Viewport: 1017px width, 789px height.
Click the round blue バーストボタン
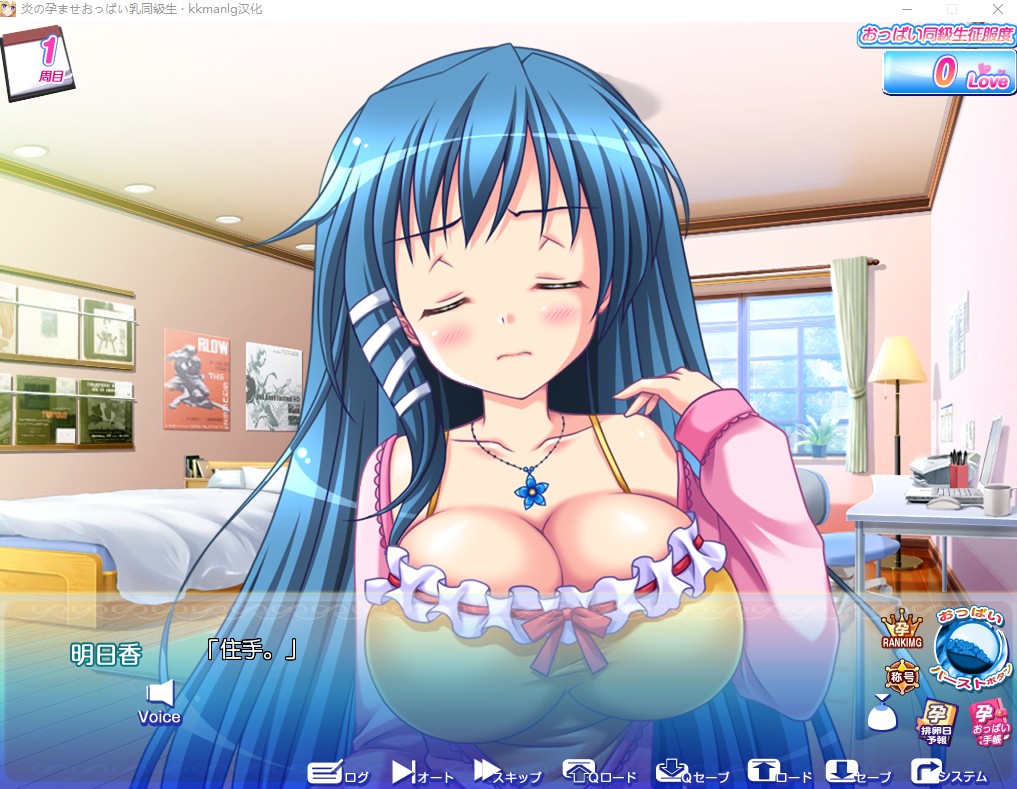(x=972, y=653)
